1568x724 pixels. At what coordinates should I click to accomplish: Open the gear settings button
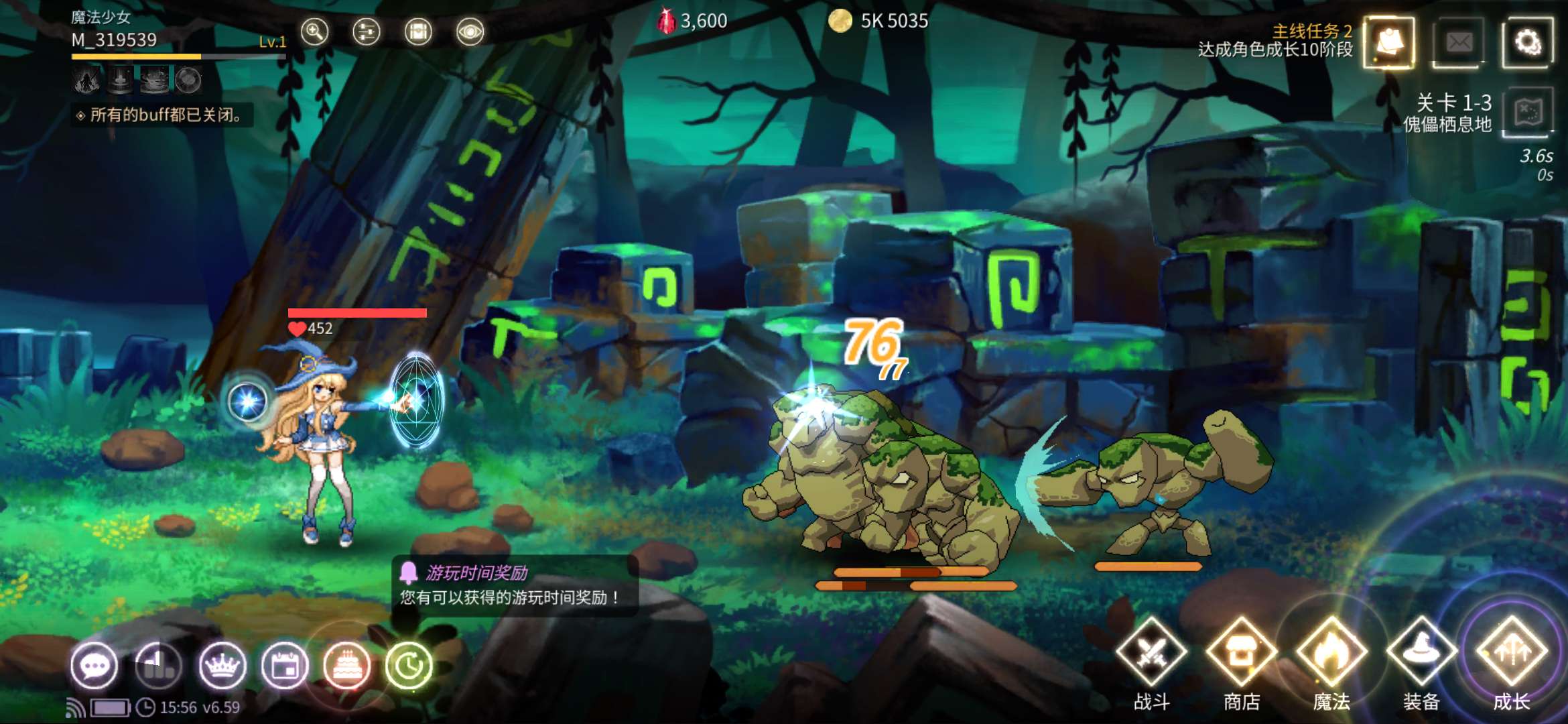coord(1527,43)
